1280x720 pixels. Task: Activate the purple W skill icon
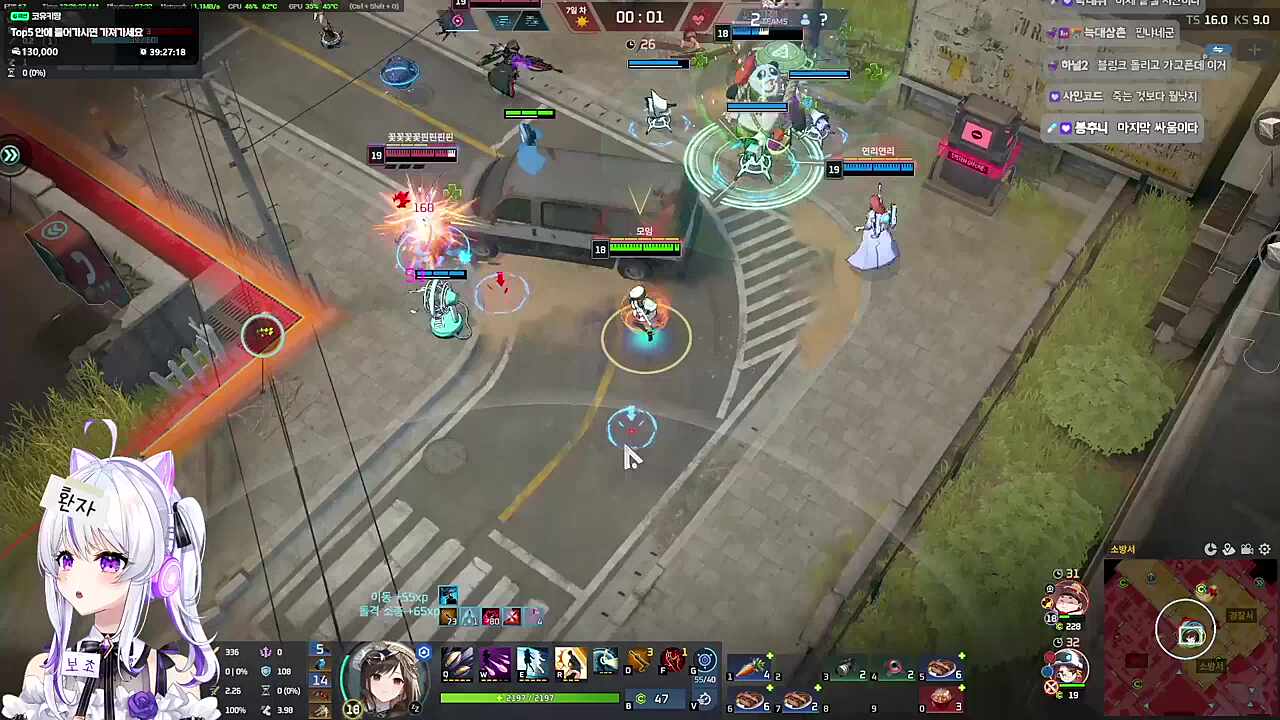click(x=495, y=663)
